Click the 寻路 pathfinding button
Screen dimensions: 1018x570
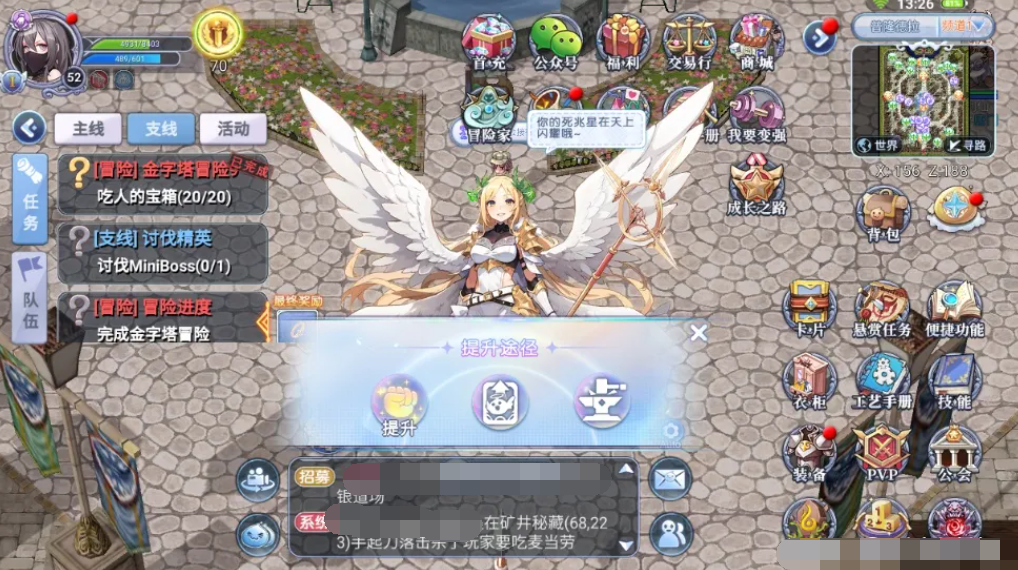point(967,145)
